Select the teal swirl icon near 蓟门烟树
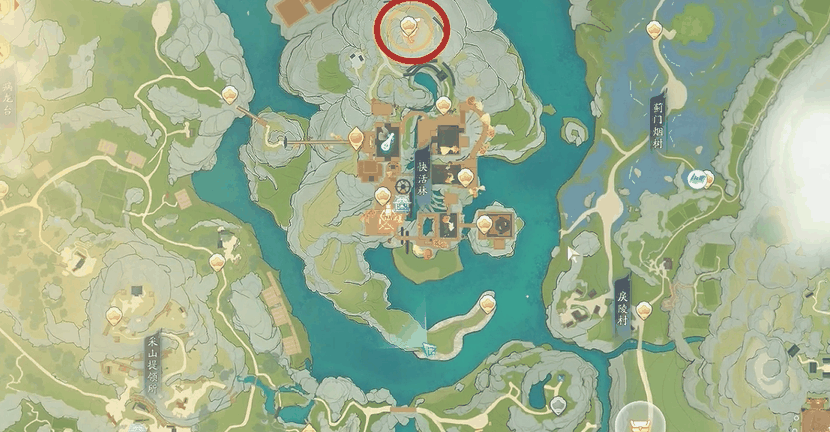Image resolution: width=830 pixels, height=432 pixels. (698, 179)
